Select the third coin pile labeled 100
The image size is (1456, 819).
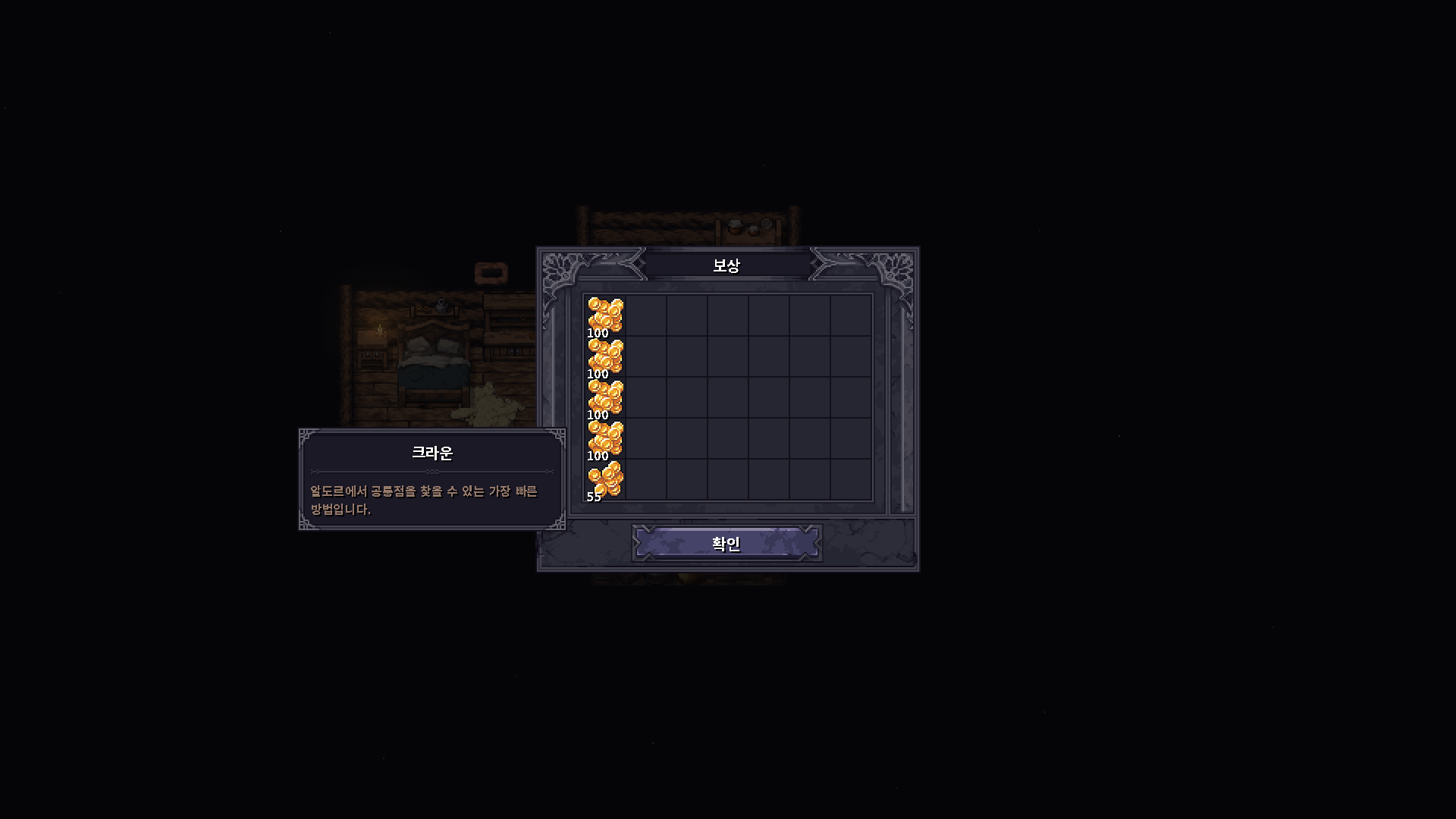[x=604, y=398]
